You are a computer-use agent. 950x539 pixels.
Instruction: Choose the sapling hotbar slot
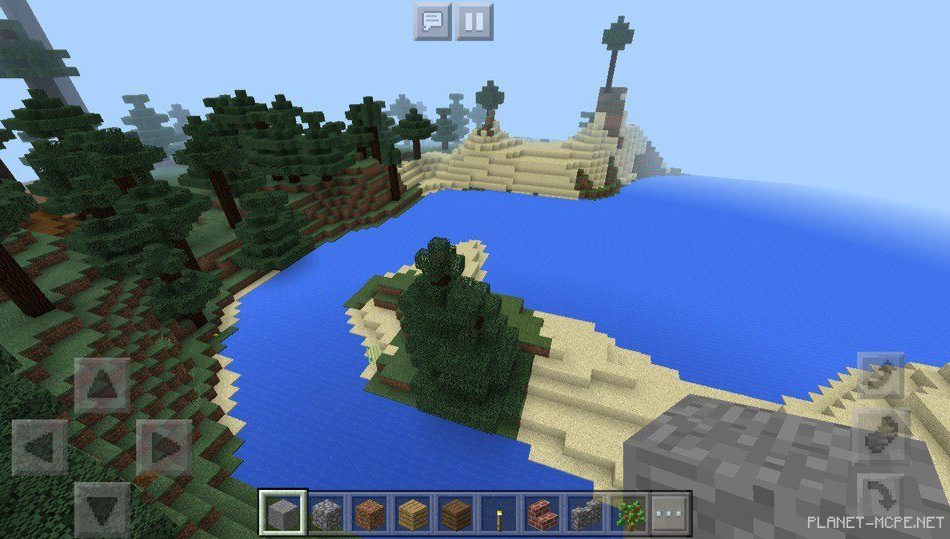[628, 514]
